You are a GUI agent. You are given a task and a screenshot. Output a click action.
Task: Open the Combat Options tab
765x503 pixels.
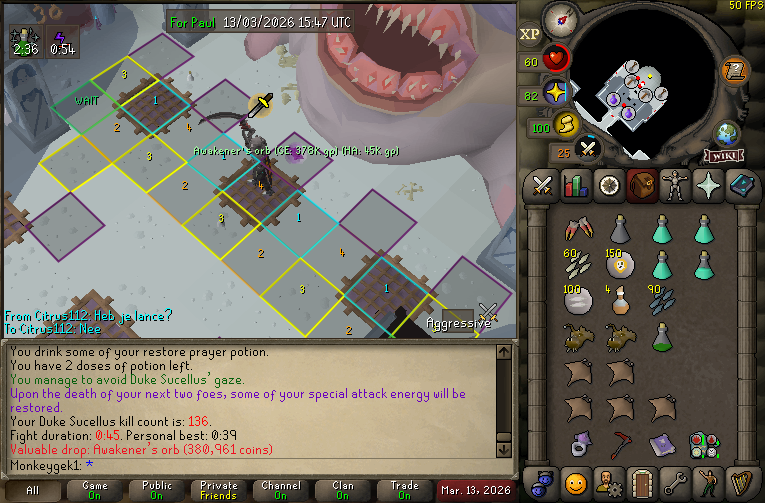[542, 186]
